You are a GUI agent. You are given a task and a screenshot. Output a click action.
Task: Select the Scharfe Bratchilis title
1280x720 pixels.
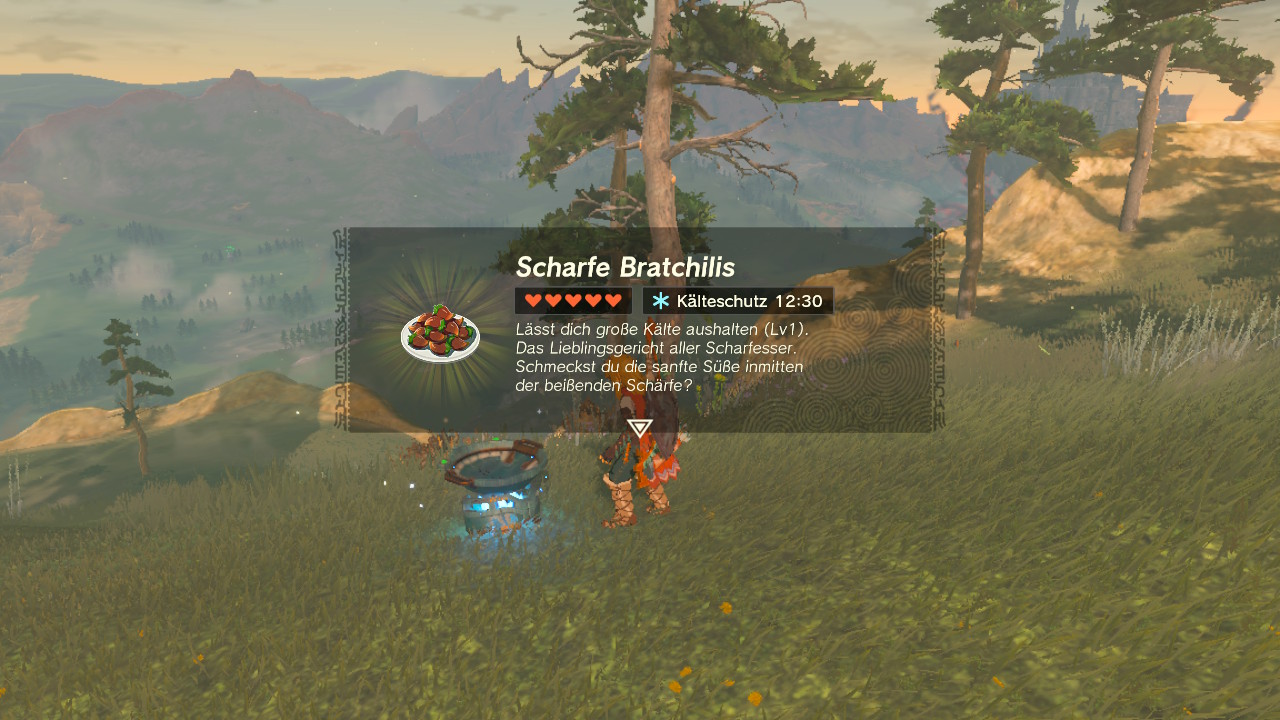click(626, 267)
